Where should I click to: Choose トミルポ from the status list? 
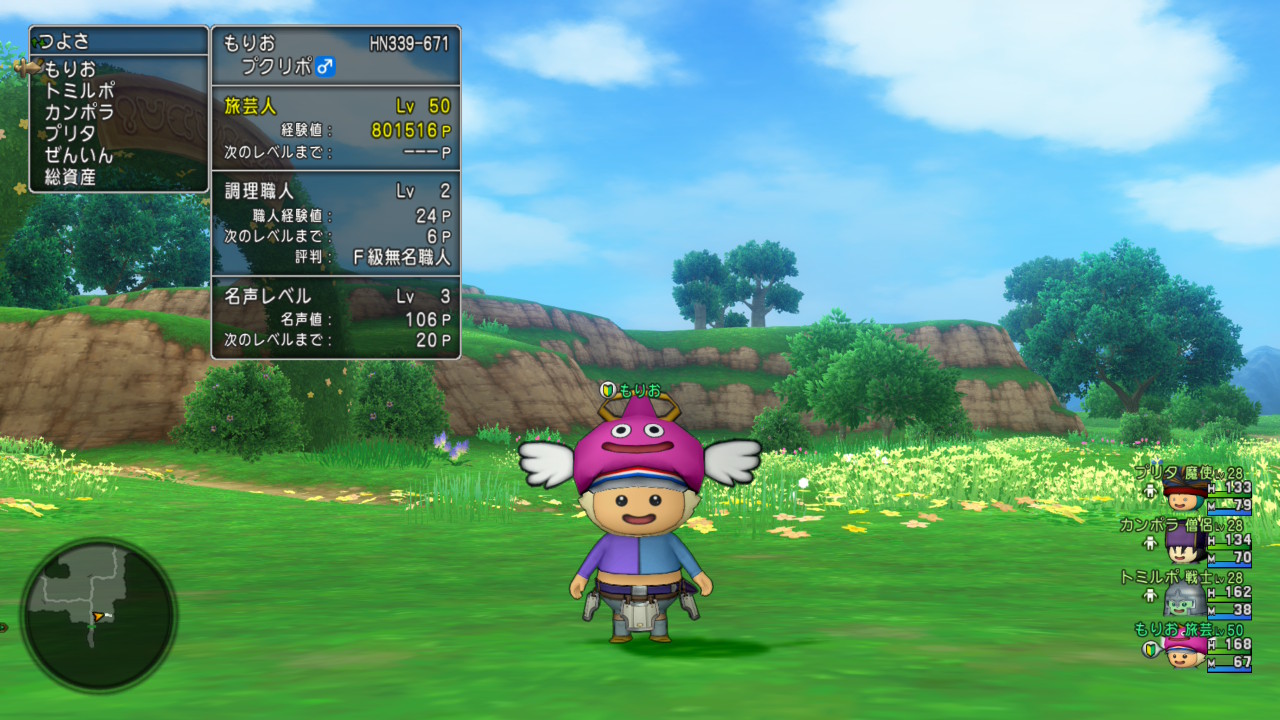click(79, 91)
